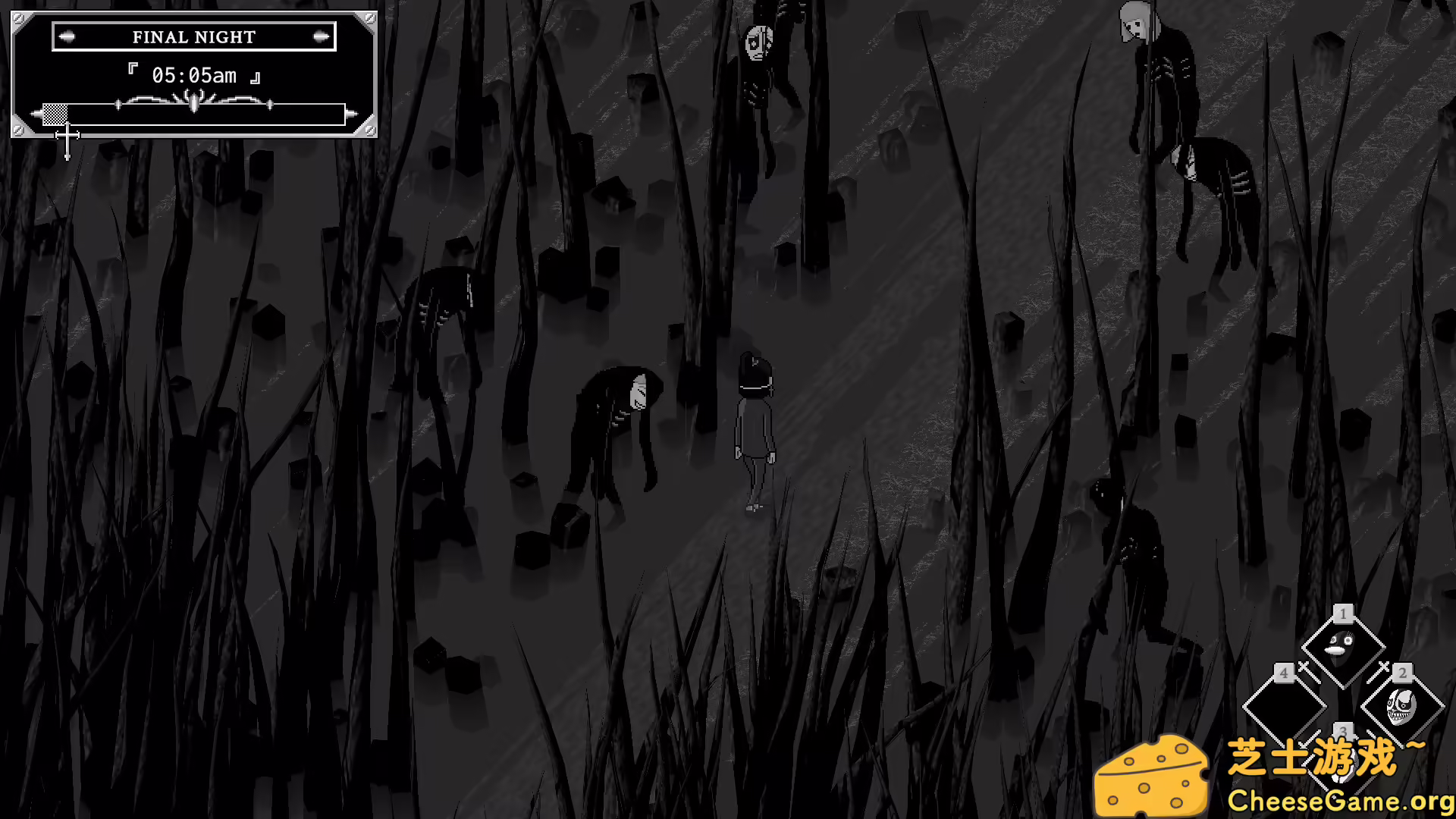Click the left arrow beside FINAL NIGHT
Image resolution: width=1456 pixels, height=819 pixels.
(x=67, y=36)
